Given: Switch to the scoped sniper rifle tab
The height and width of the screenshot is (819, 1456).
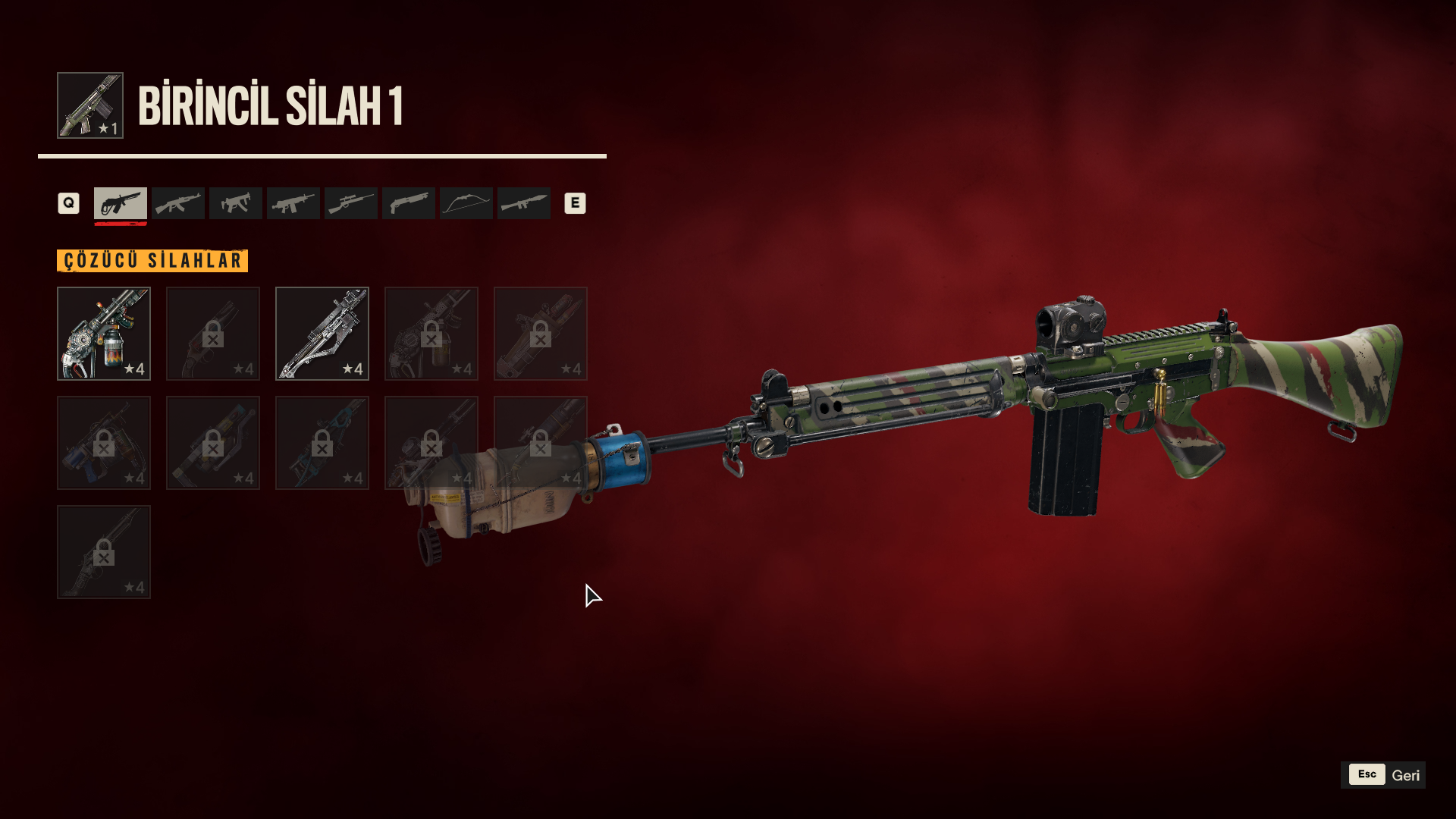Looking at the screenshot, I should click(351, 203).
